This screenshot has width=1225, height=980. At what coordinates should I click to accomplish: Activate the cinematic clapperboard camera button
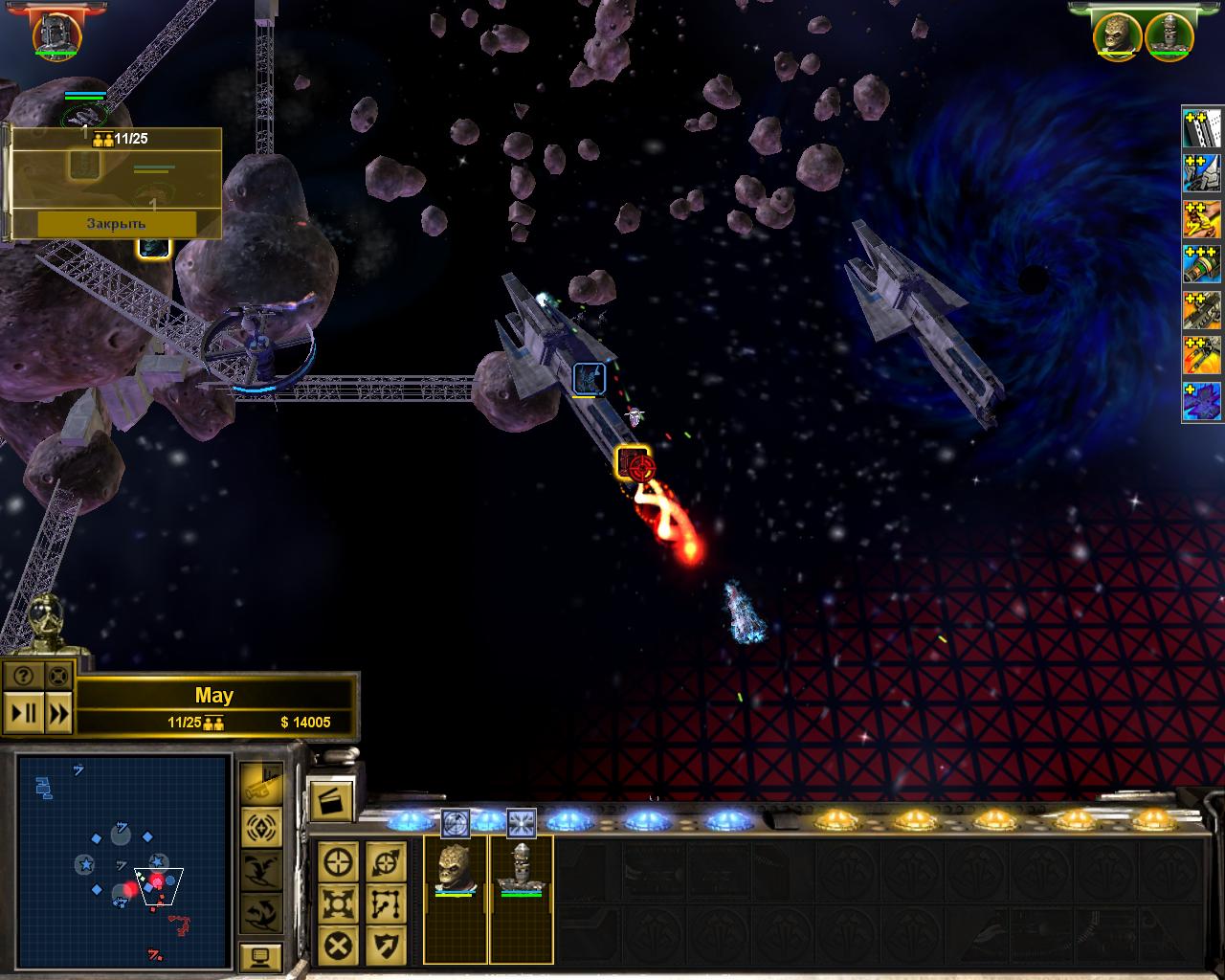[x=330, y=802]
